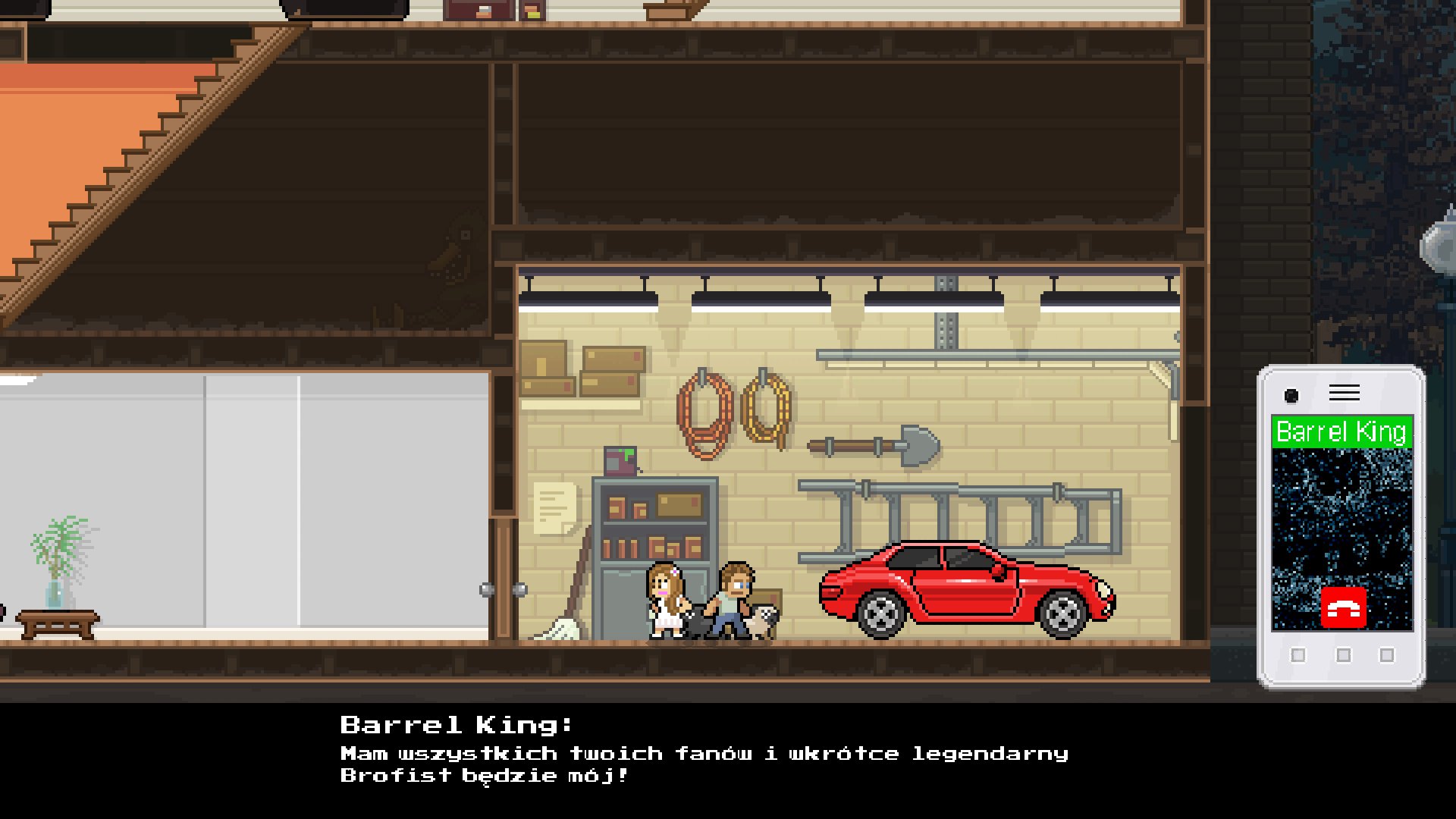Hang up the Barrel King call
Image resolution: width=1456 pixels, height=819 pixels.
click(x=1343, y=607)
